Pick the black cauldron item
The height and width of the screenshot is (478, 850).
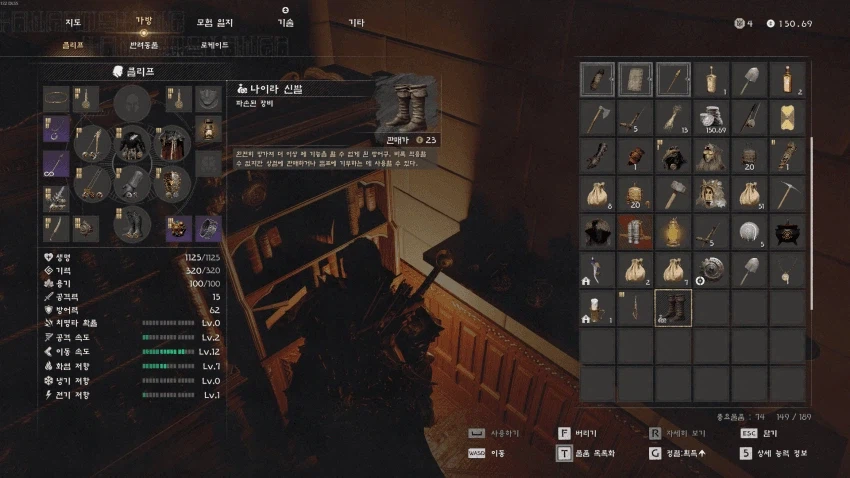click(787, 231)
